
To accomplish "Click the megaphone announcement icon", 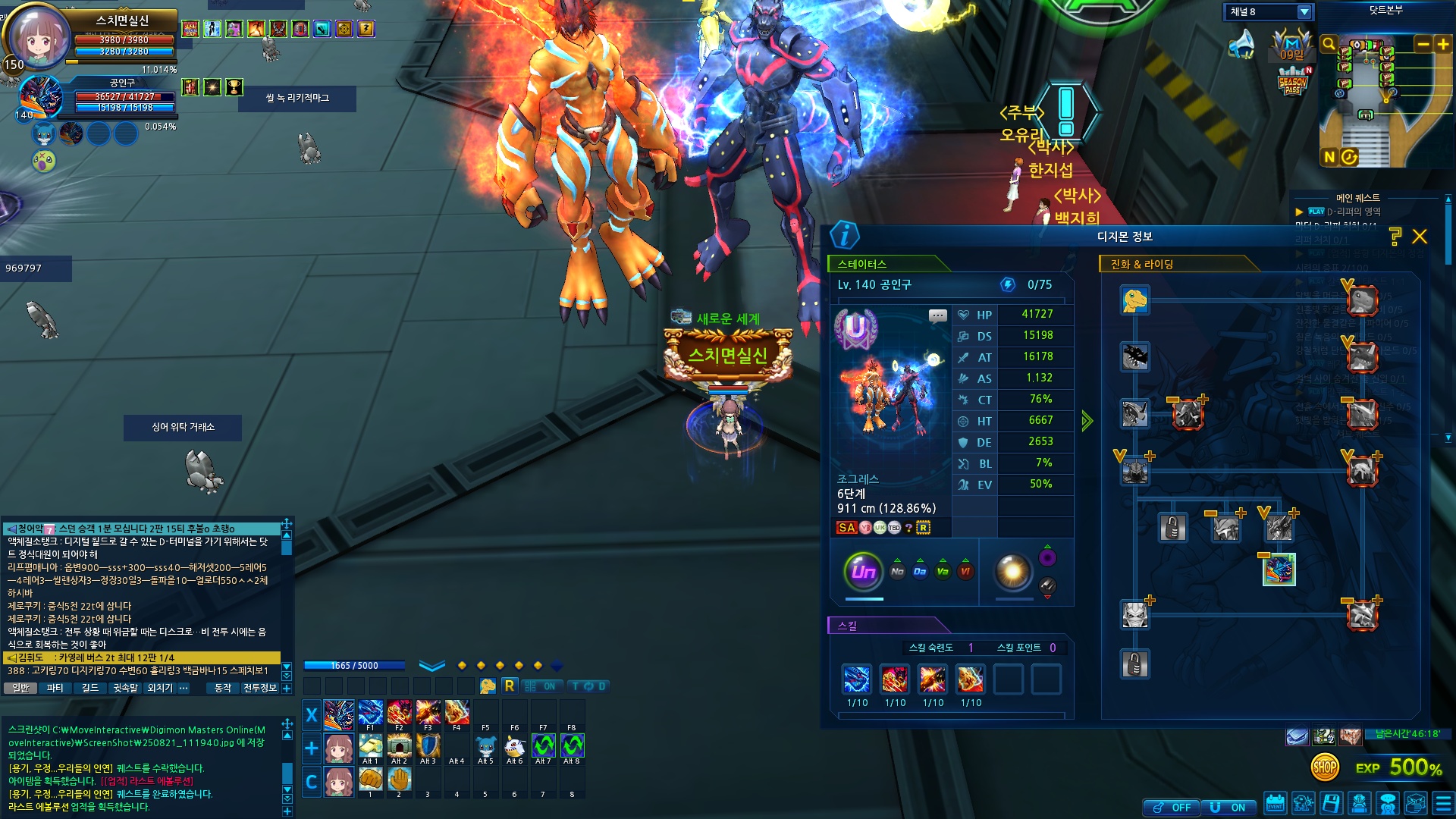I will tap(1241, 44).
